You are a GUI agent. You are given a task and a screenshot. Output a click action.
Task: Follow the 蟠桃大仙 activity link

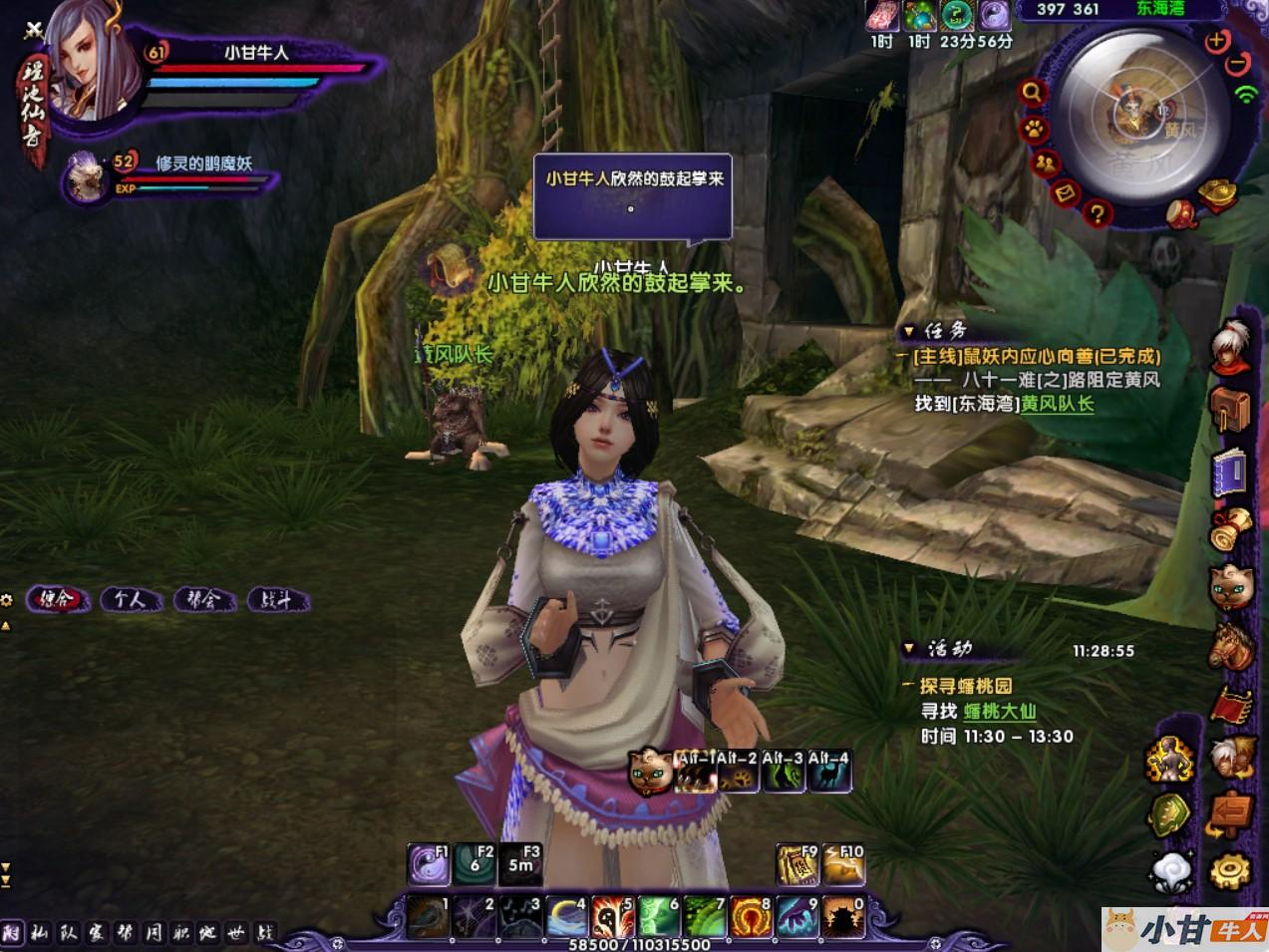pos(999,711)
